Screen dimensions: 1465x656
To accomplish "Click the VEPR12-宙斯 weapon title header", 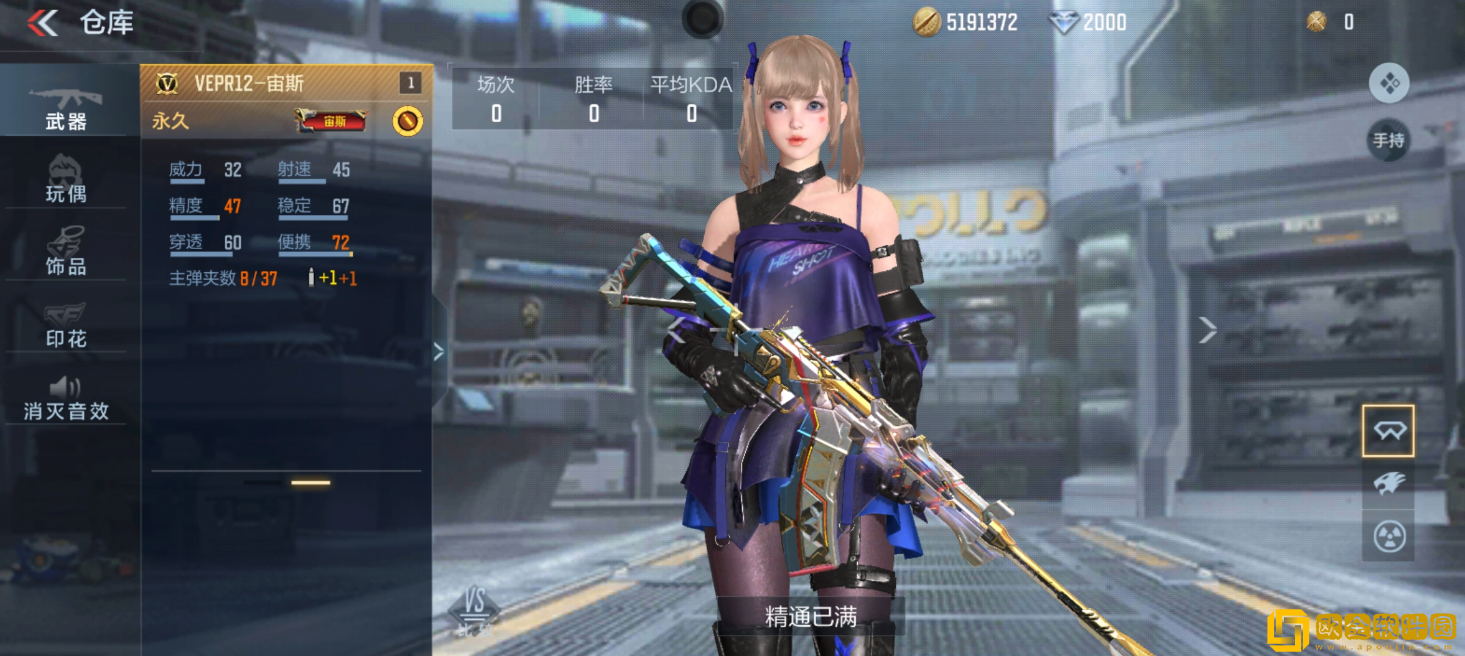I will [250, 84].
